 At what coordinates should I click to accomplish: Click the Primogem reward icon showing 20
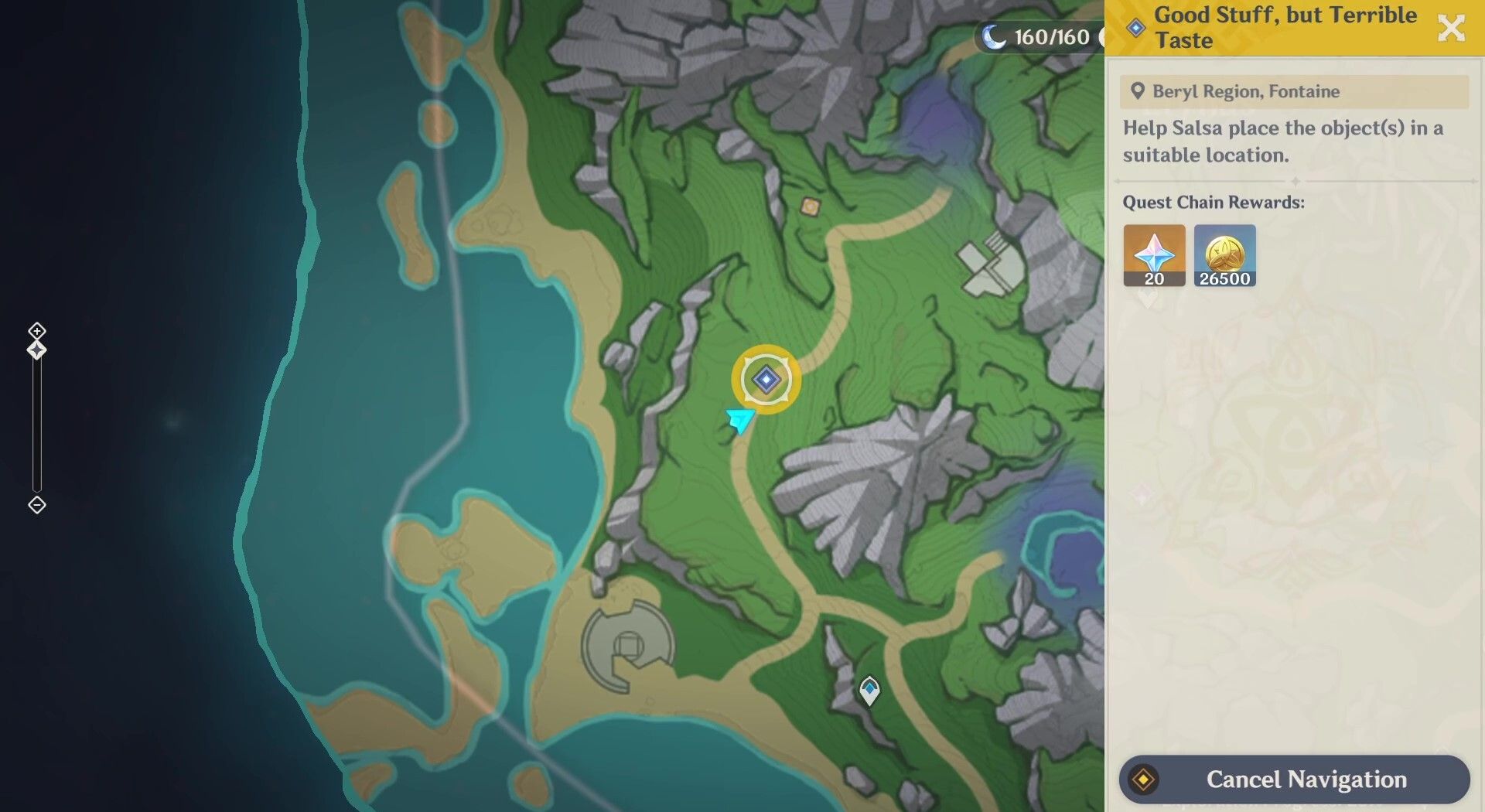[x=1152, y=255]
